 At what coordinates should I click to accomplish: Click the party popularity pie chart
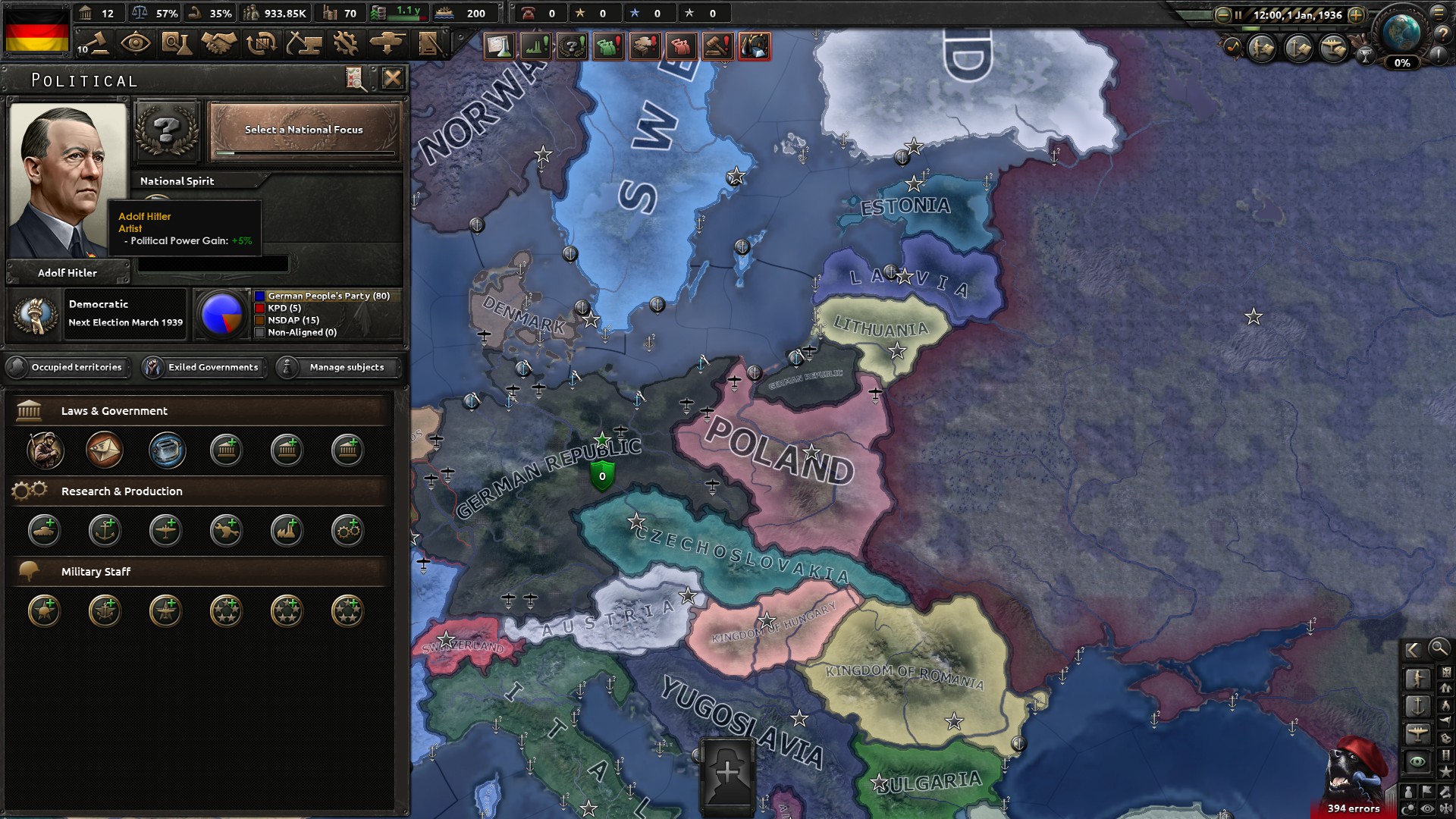[x=221, y=313]
